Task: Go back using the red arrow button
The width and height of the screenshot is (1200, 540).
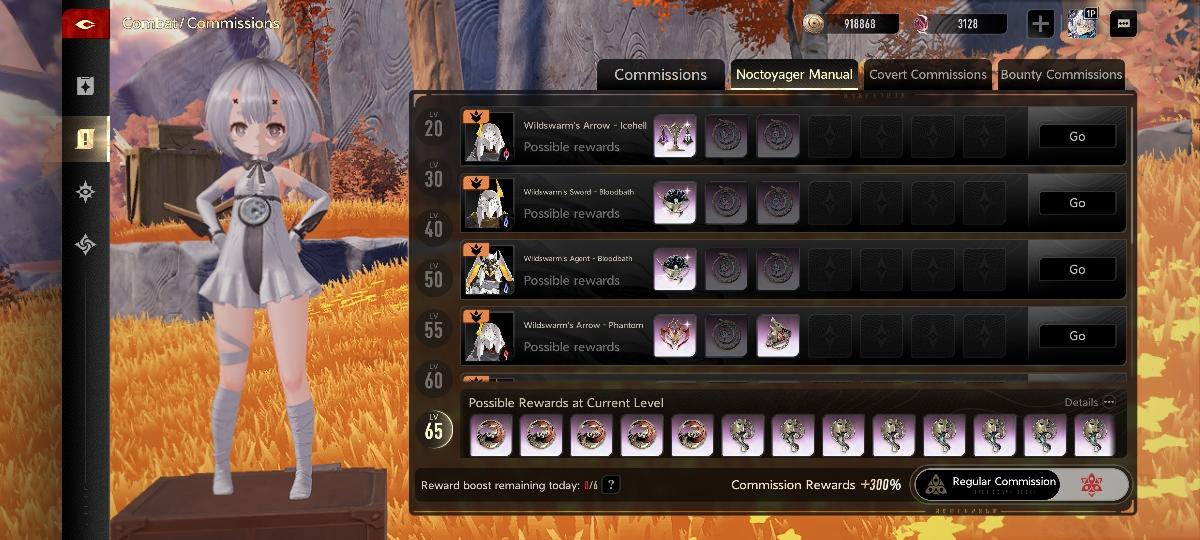Action: (x=85, y=24)
